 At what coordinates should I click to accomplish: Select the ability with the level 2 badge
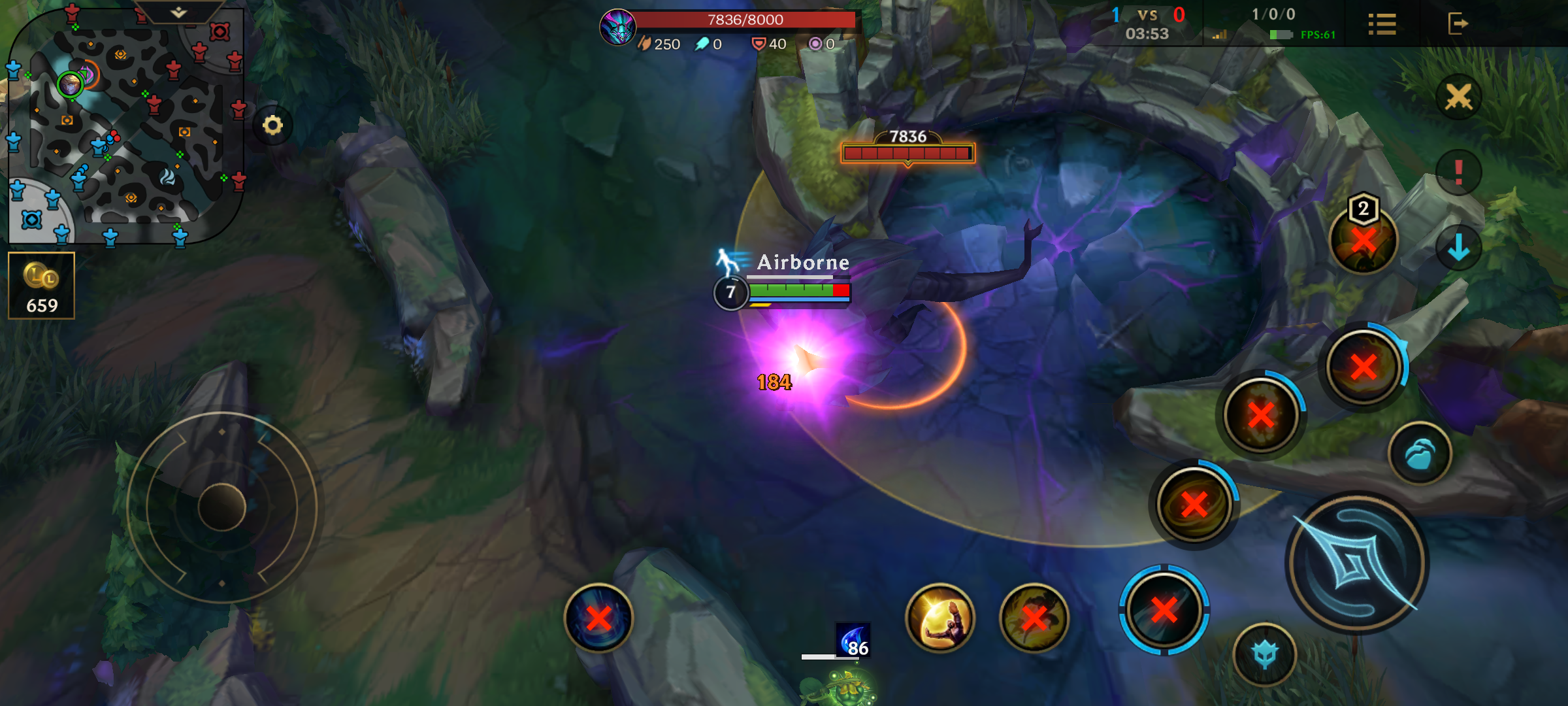coord(1364,239)
